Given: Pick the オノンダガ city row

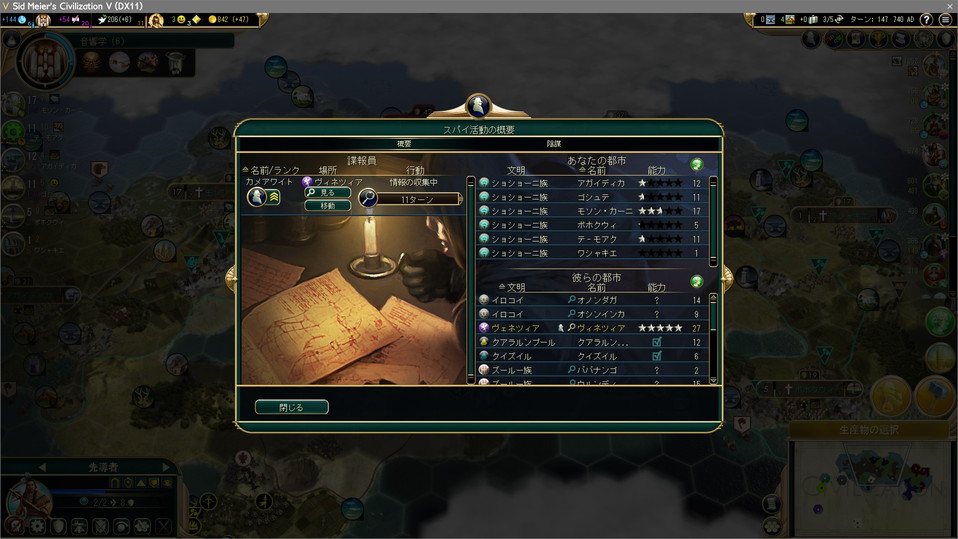Looking at the screenshot, I should pos(595,300).
